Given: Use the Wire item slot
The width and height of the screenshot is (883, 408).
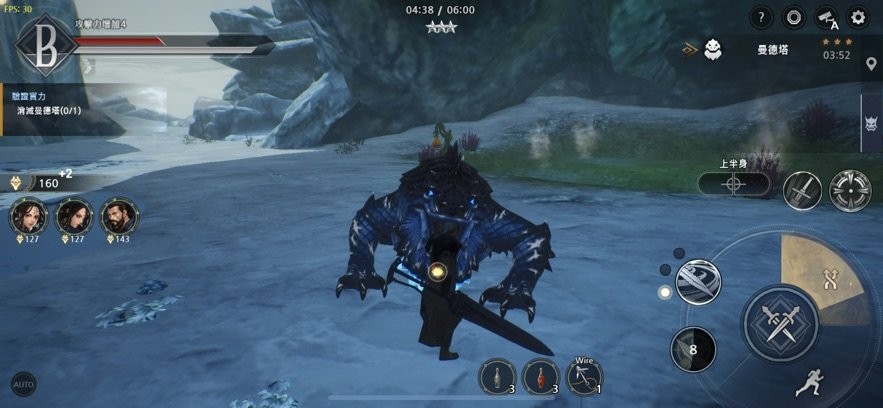Looking at the screenshot, I should click(x=584, y=376).
